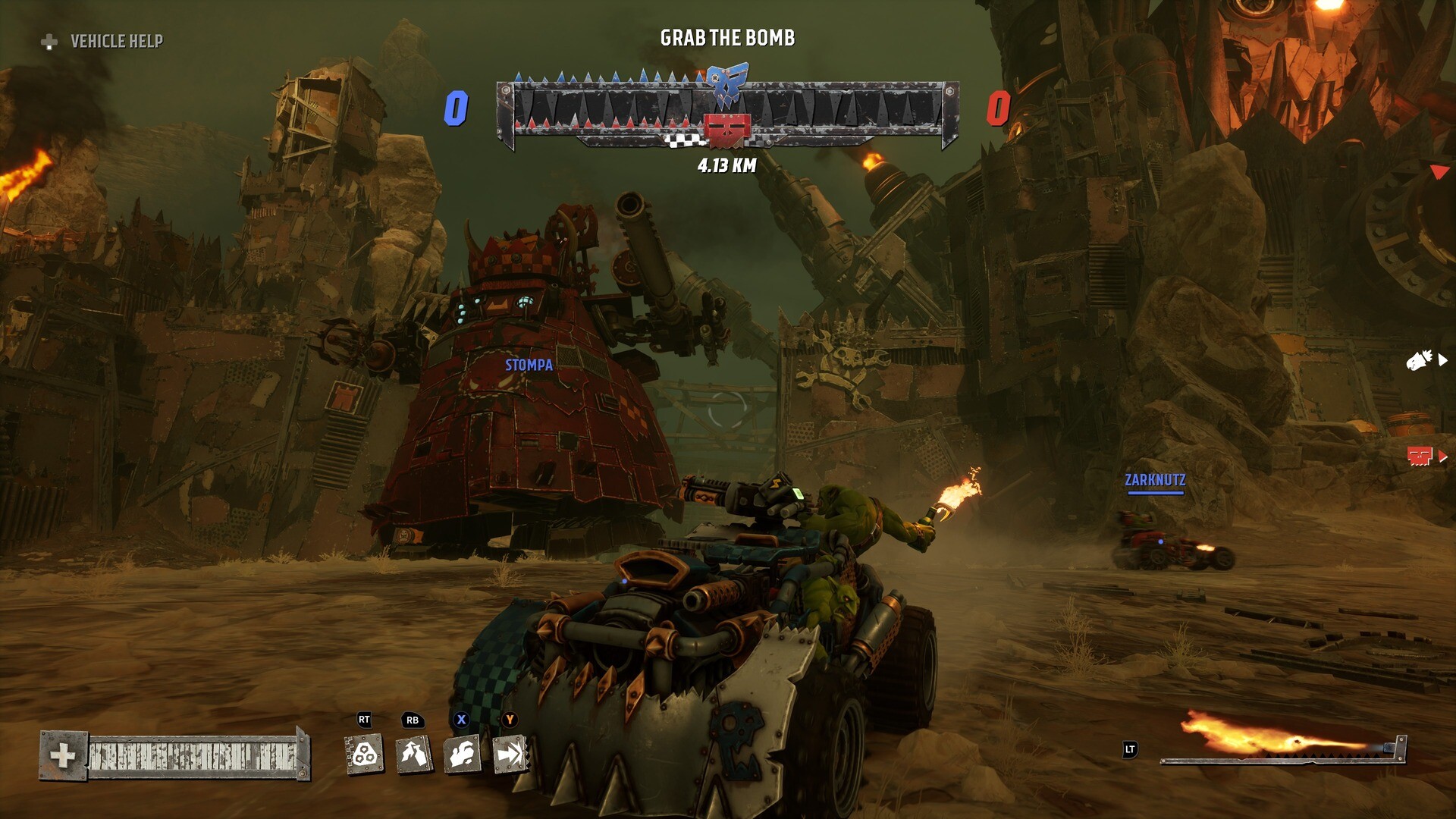Click the red skull offscreen indicator
This screenshot has width=1456, height=819.
[1420, 456]
